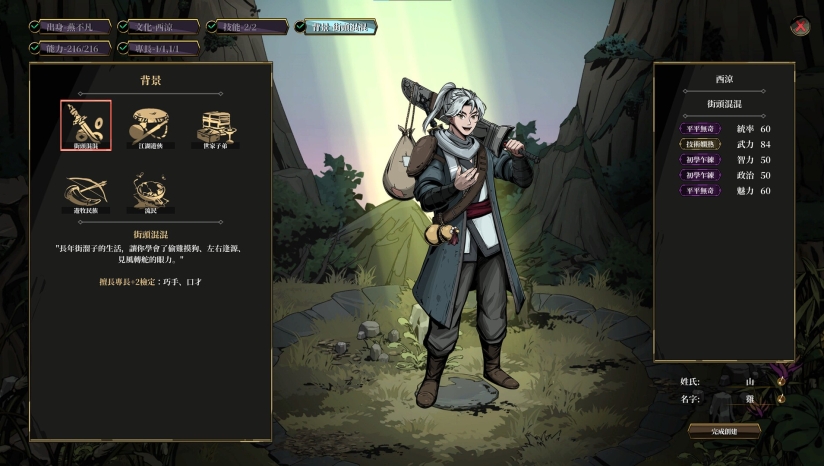Pick the 江湖遊俠 wandering swordsman background
Image resolution: width=824 pixels, height=466 pixels.
[x=151, y=126]
